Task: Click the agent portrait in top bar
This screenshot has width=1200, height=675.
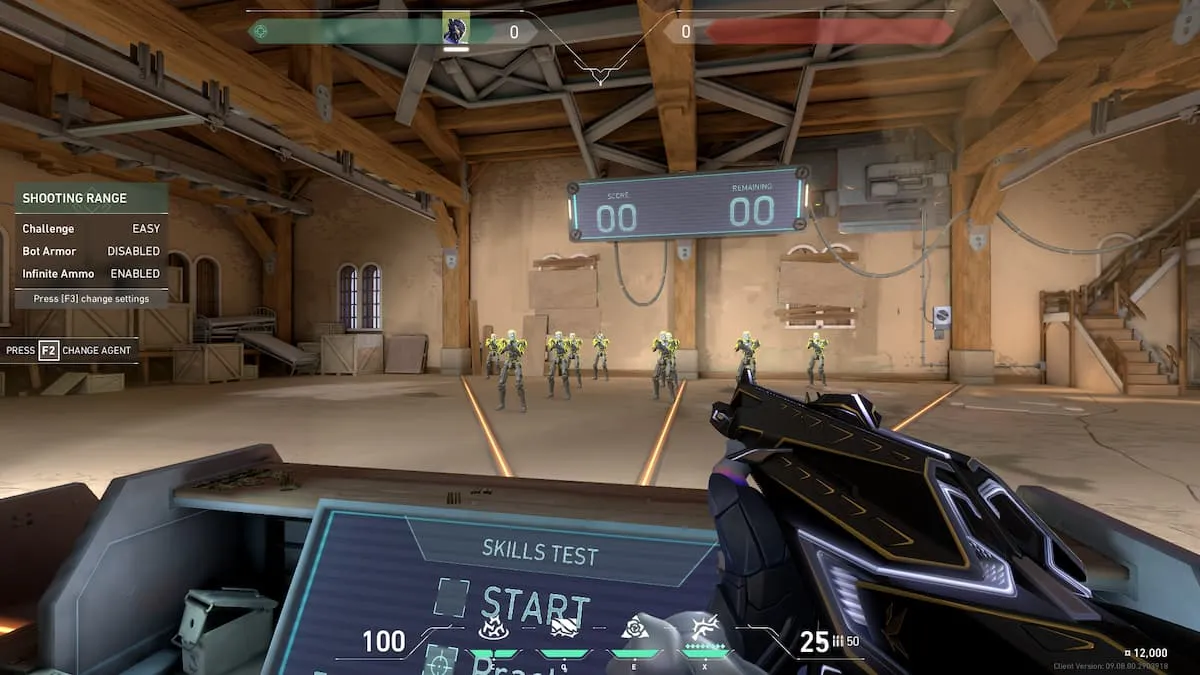Action: click(456, 31)
